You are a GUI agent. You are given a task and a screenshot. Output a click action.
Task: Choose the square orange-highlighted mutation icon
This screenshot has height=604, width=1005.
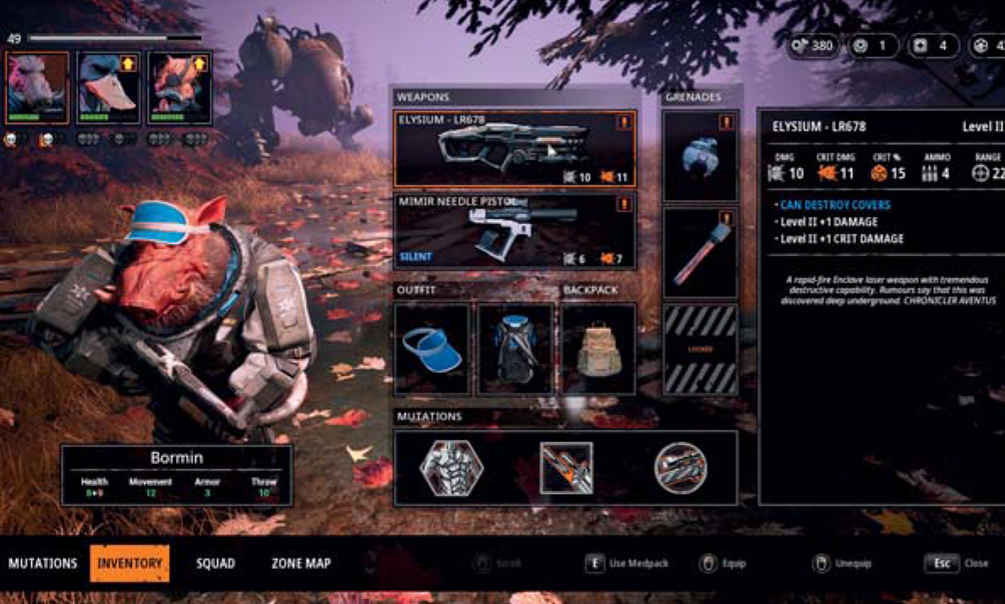(x=566, y=468)
